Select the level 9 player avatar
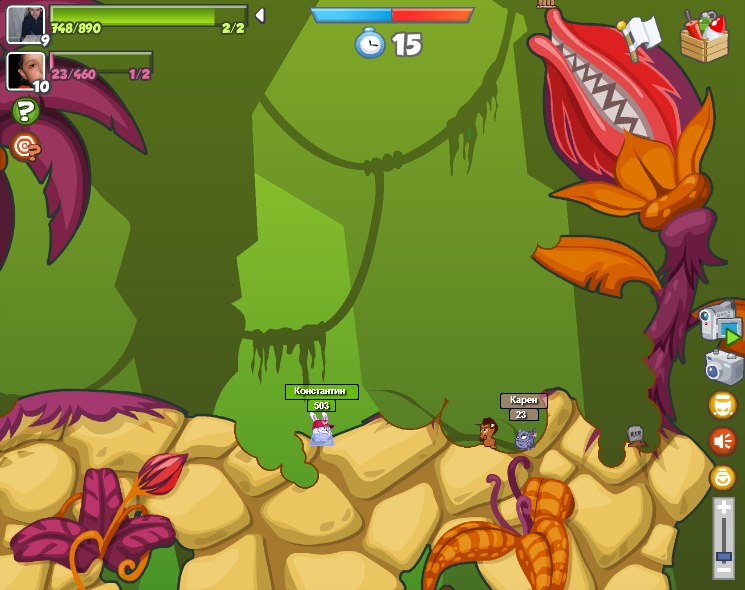The image size is (745, 590). coord(25,24)
